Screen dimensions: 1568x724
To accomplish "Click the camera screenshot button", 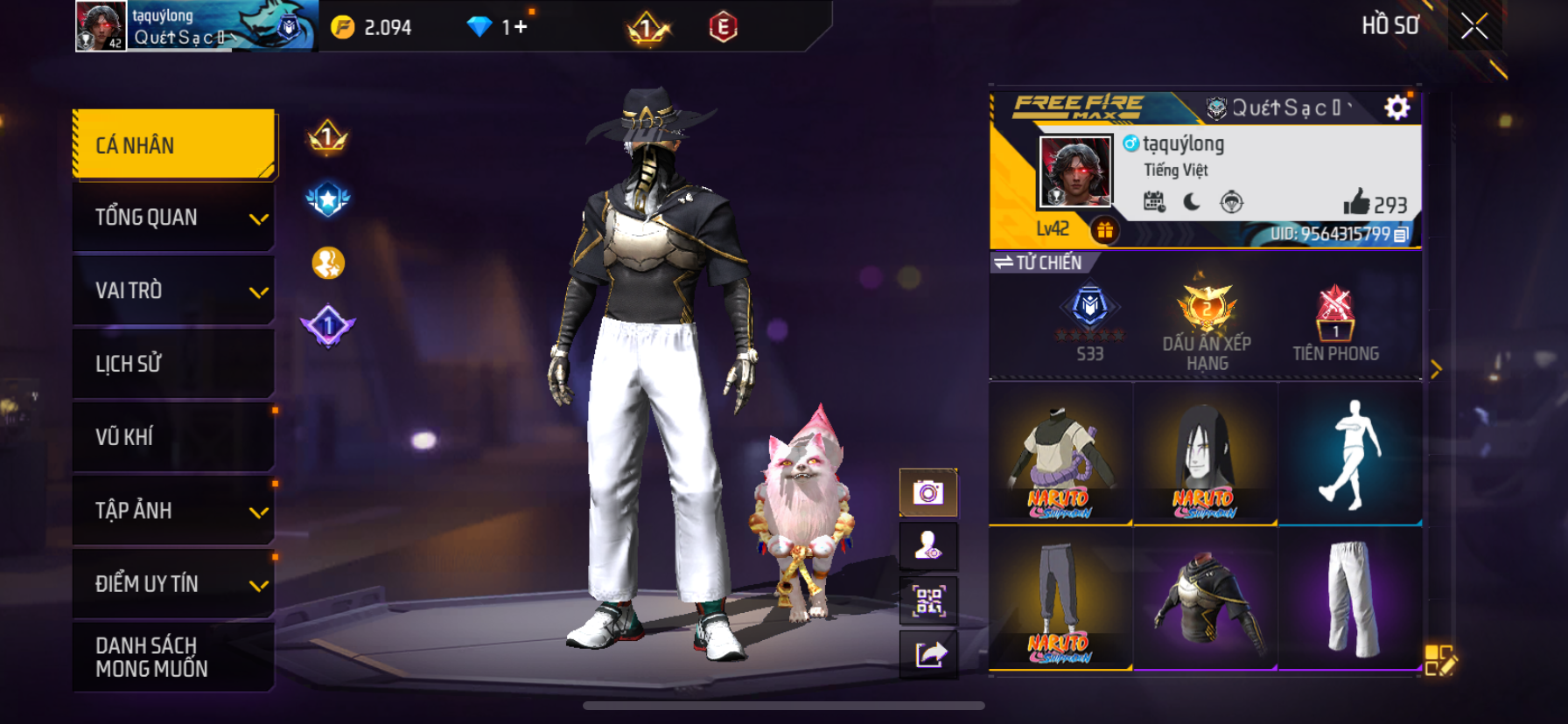I will [928, 493].
